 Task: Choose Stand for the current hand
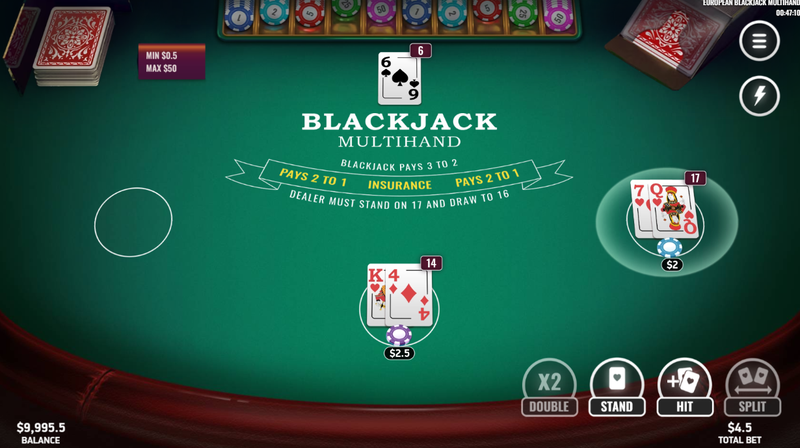pos(617,387)
